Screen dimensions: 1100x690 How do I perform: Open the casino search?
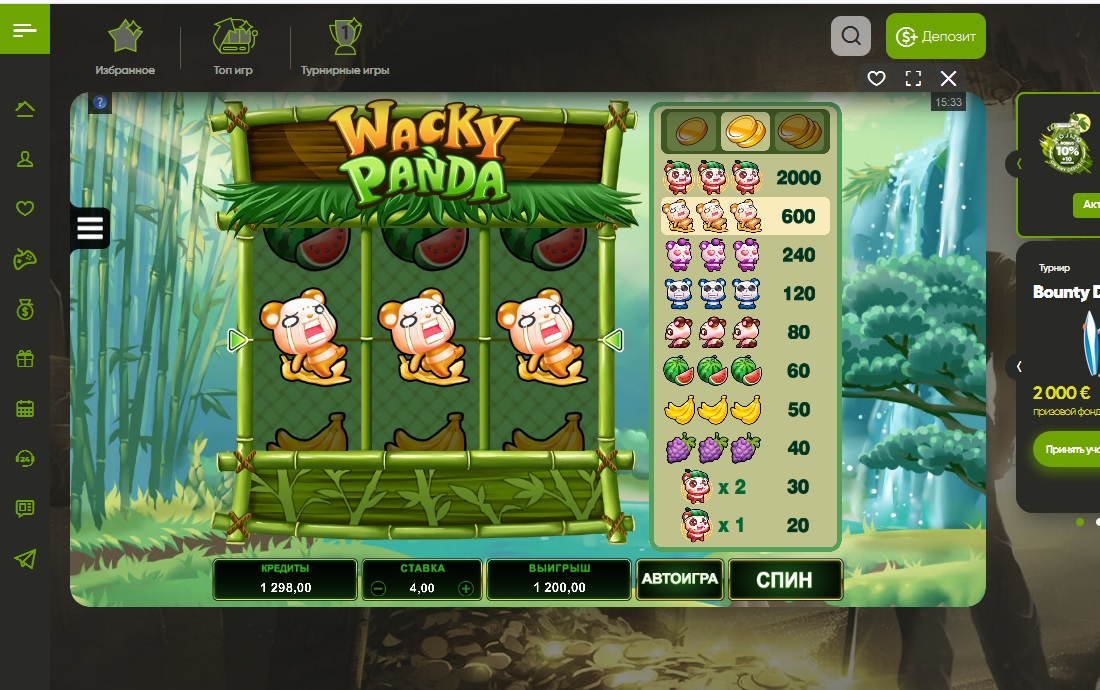pos(850,36)
